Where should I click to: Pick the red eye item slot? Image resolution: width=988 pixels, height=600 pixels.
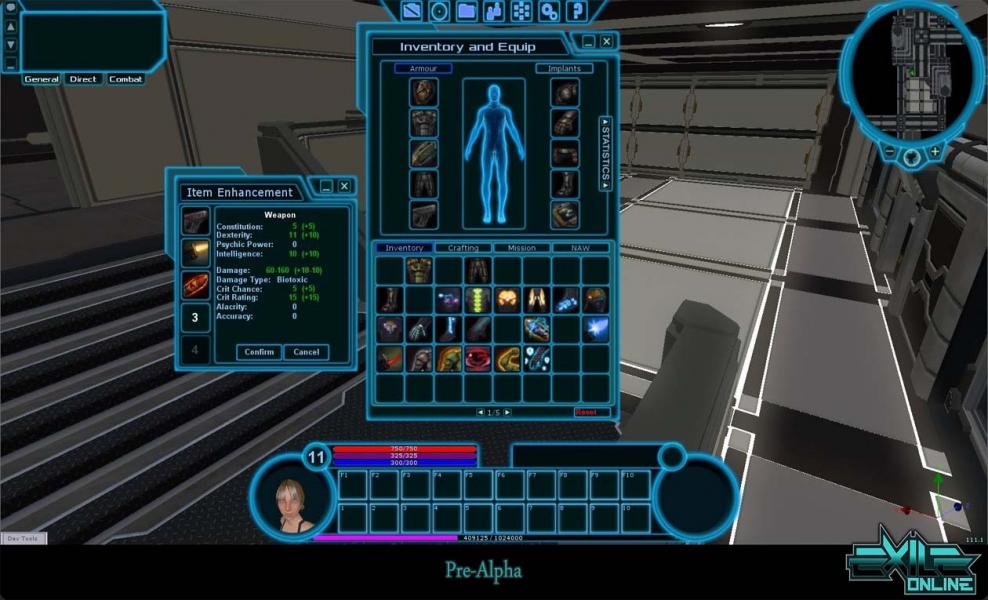pyautogui.click(x=478, y=358)
